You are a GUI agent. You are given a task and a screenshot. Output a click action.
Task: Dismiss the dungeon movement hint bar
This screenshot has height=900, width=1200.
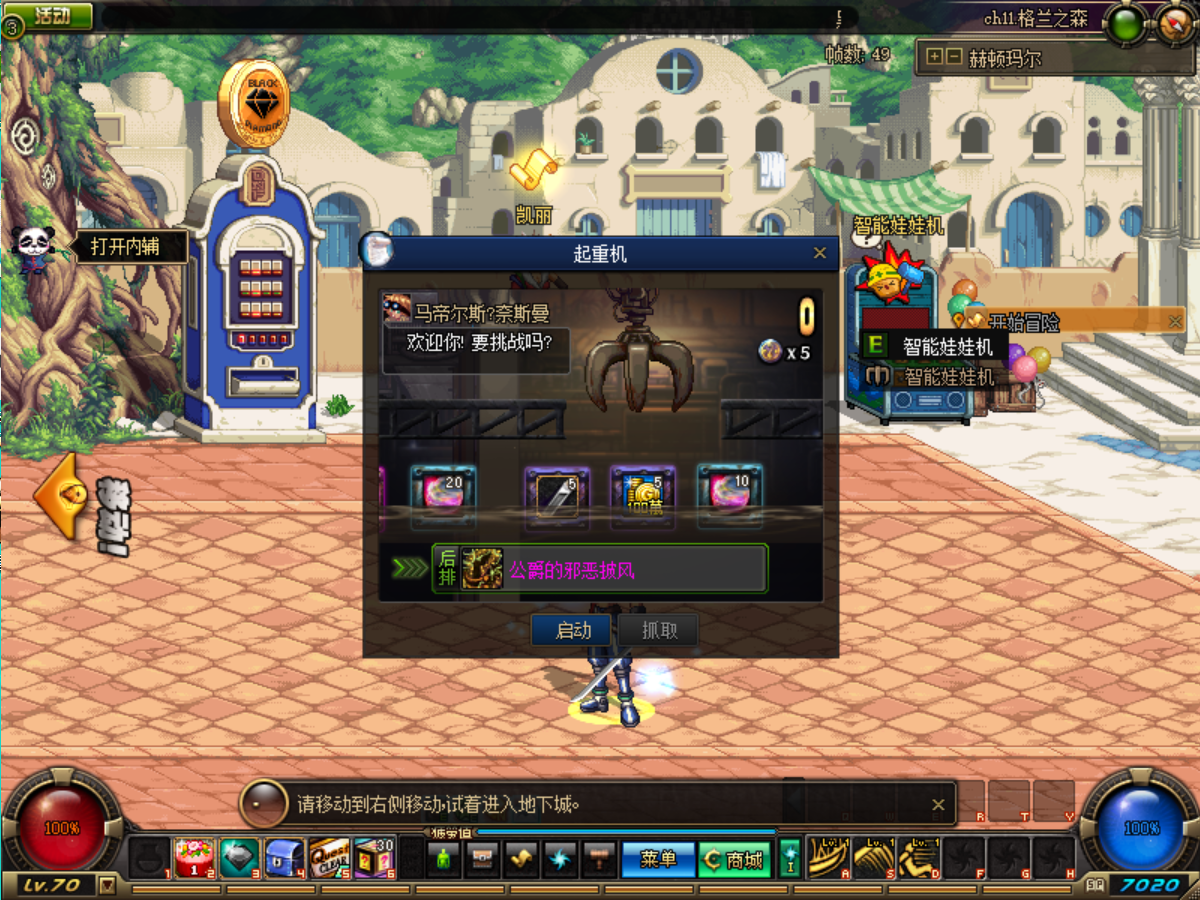(x=938, y=804)
